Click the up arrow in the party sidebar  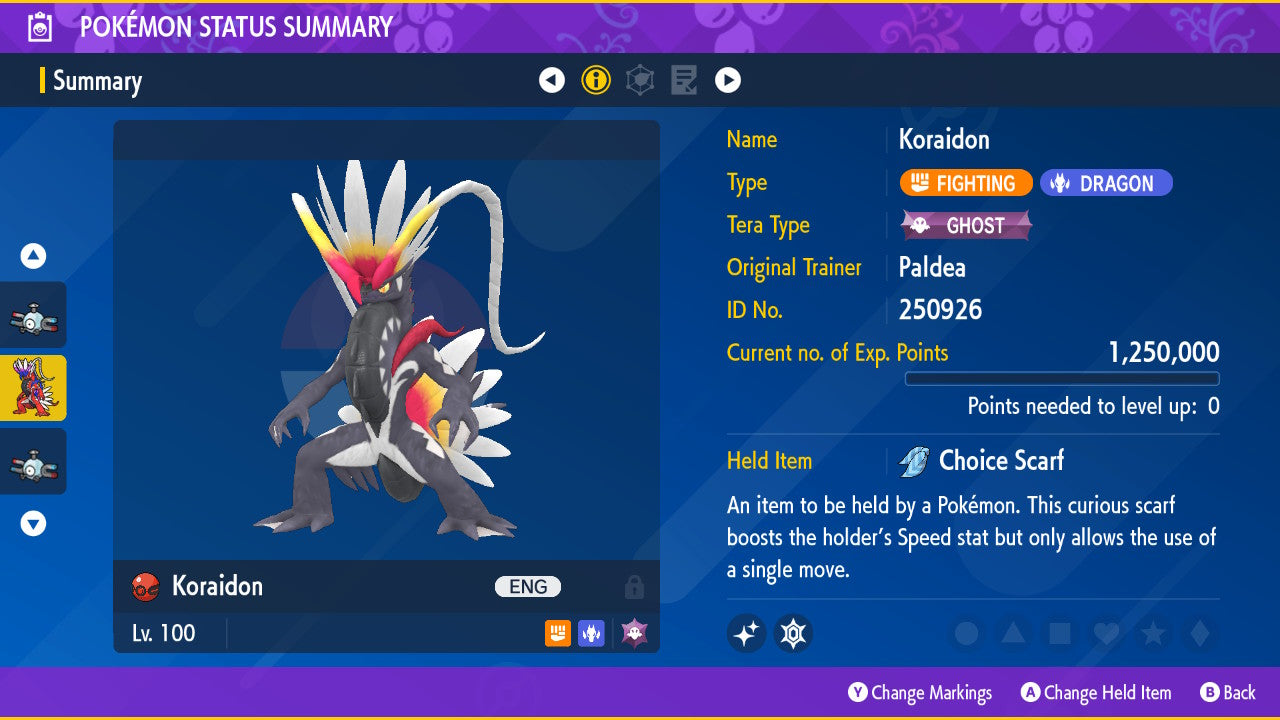tap(33, 256)
